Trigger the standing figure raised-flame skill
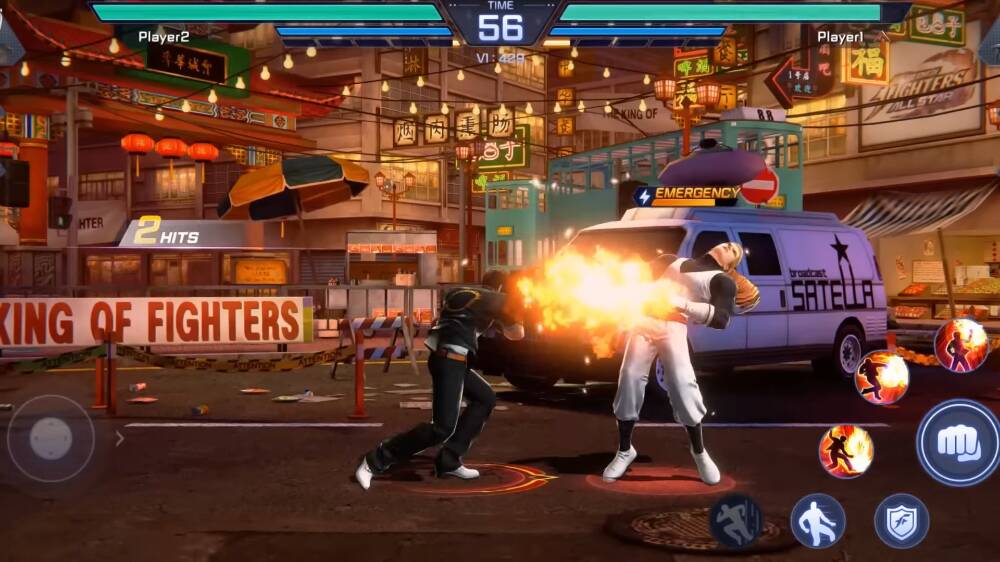Screen dimensions: 1000x562 [x=961, y=346]
